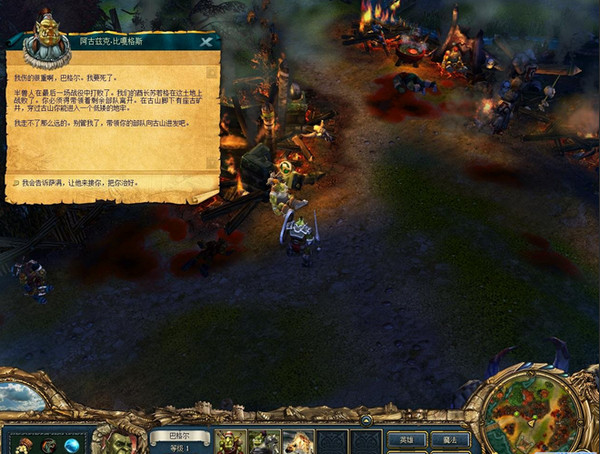Select the first orc troop slot
This screenshot has width=600, height=454.
[x=231, y=440]
